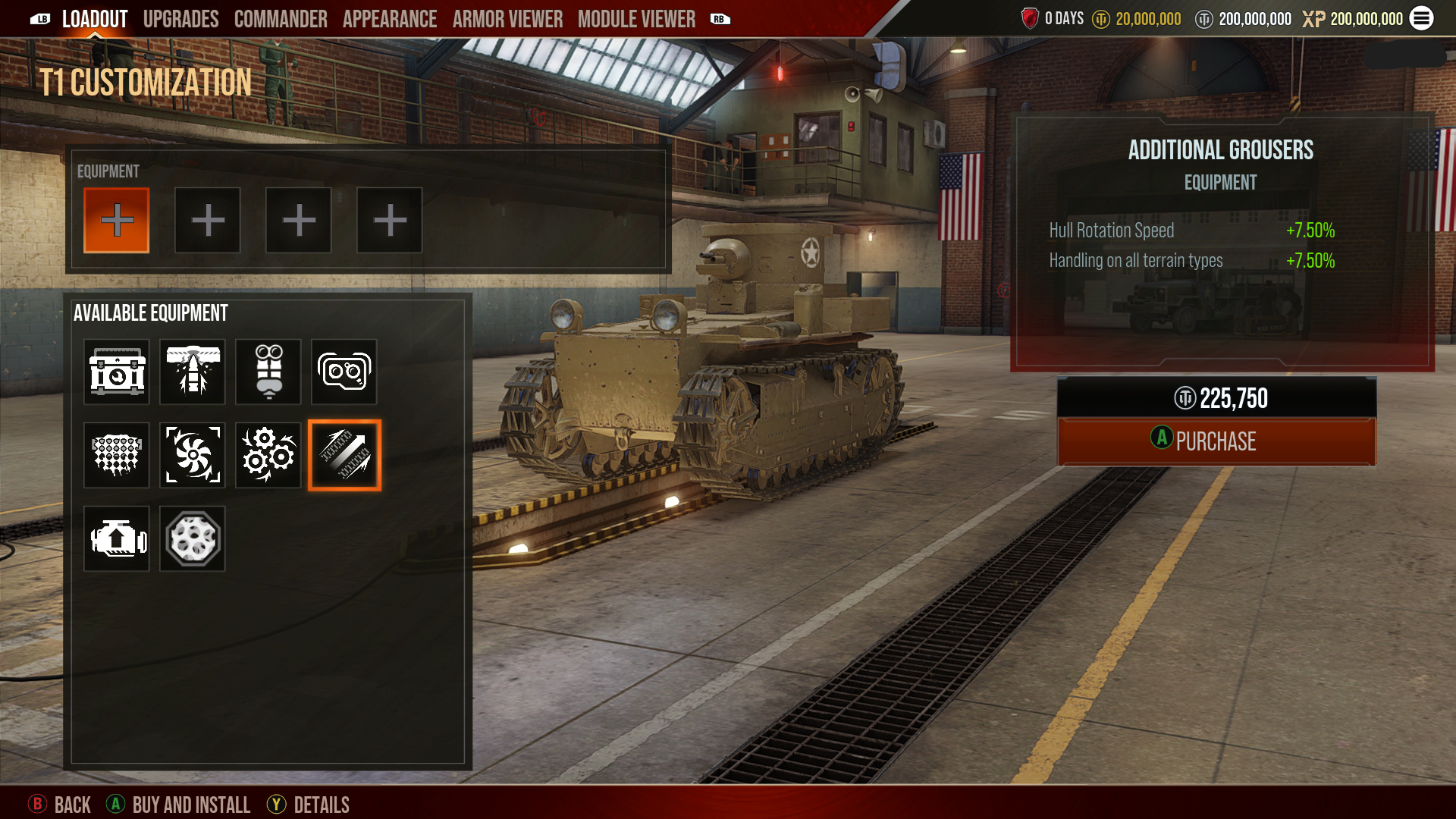Viewport: 1456px width, 819px height.
Task: Select the highlighted orange equipment slot
Action: tap(117, 221)
